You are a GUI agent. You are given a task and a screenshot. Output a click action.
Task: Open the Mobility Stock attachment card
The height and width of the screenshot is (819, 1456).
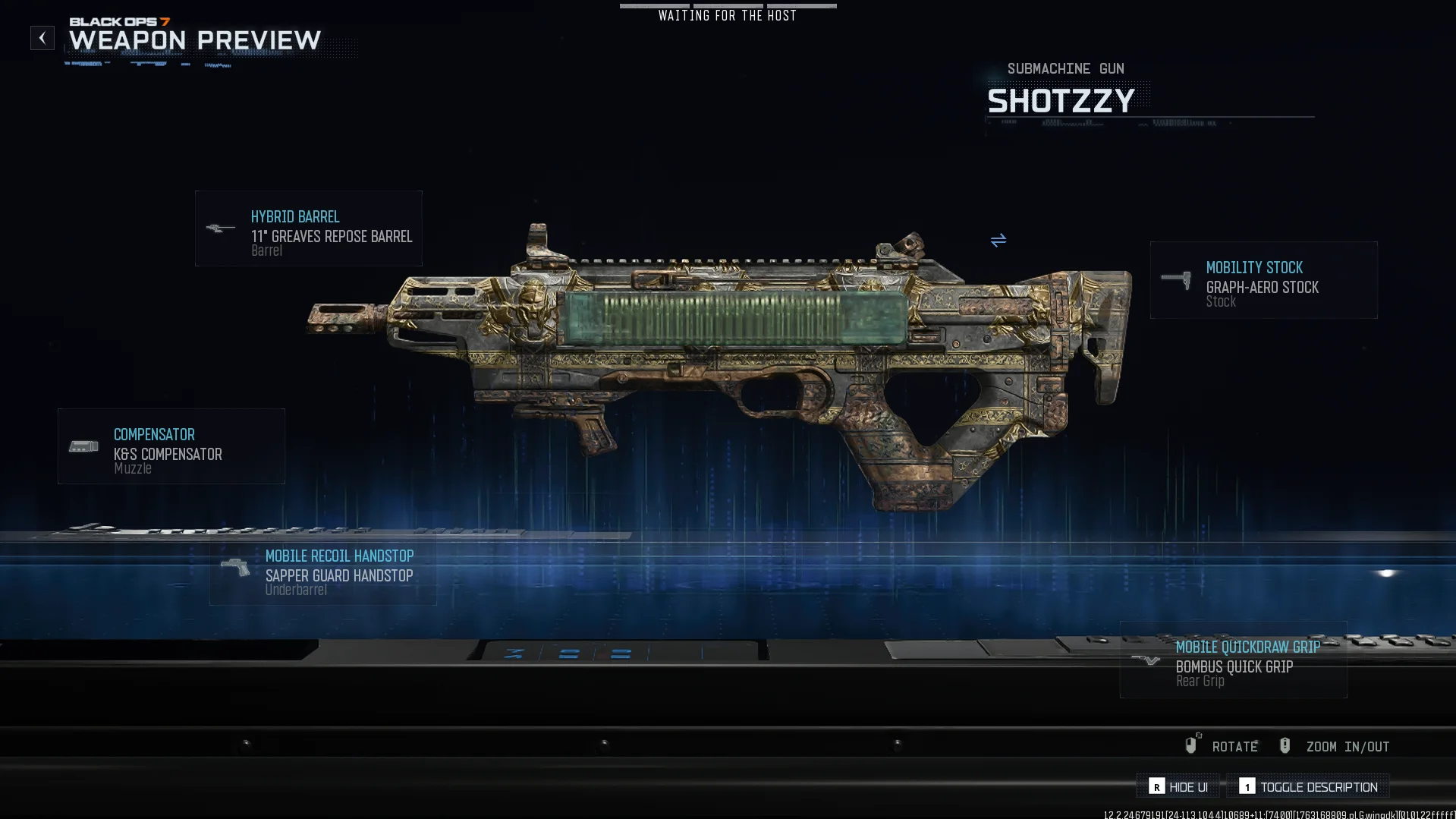click(1263, 279)
